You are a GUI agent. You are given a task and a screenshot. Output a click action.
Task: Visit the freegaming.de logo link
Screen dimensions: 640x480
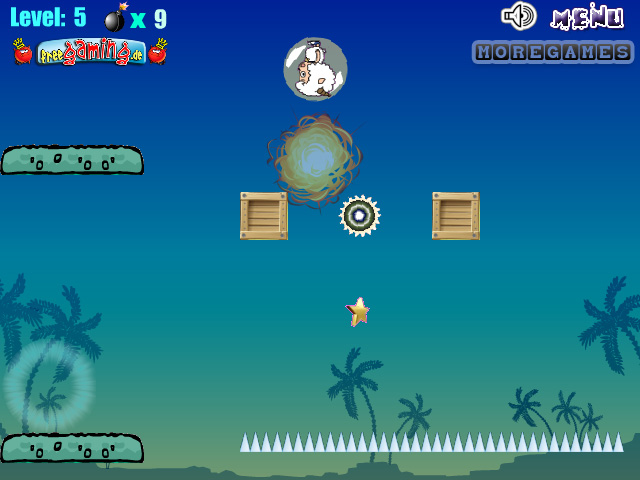[89, 52]
